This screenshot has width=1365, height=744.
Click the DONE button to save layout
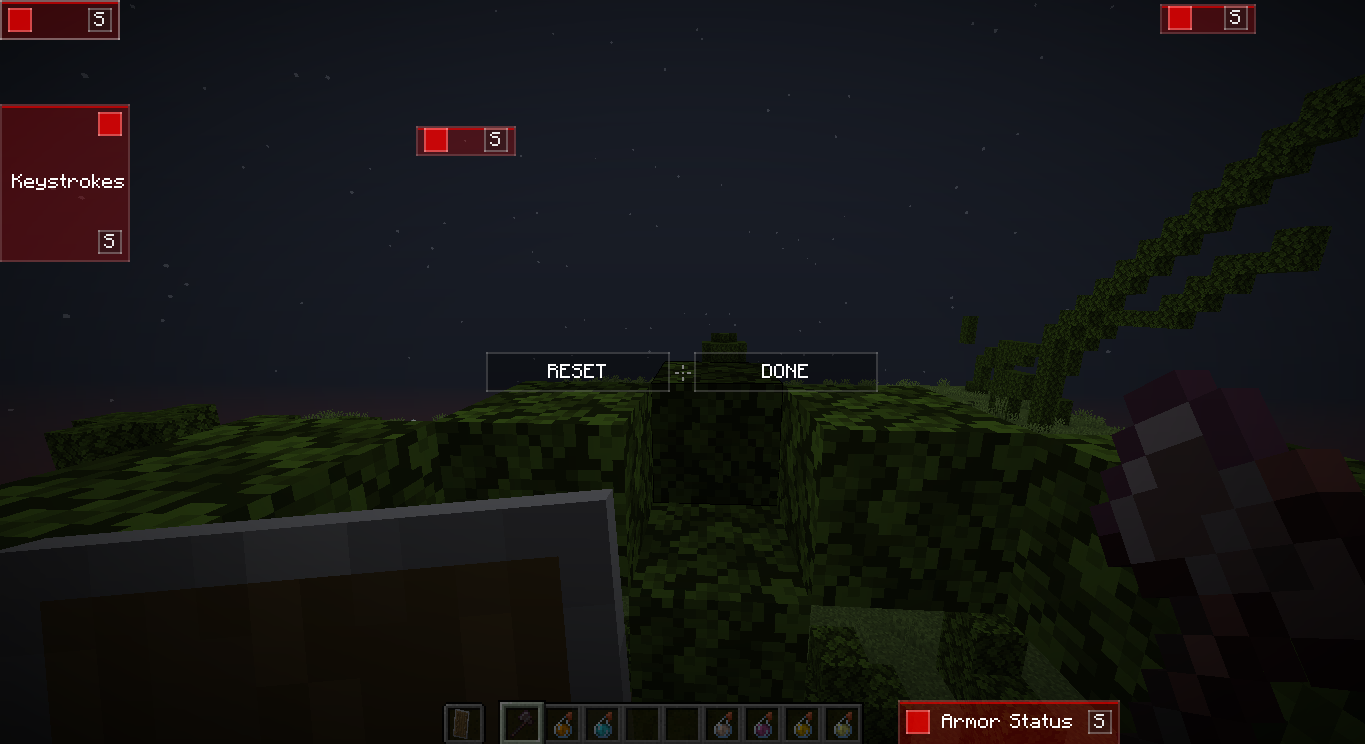click(785, 371)
